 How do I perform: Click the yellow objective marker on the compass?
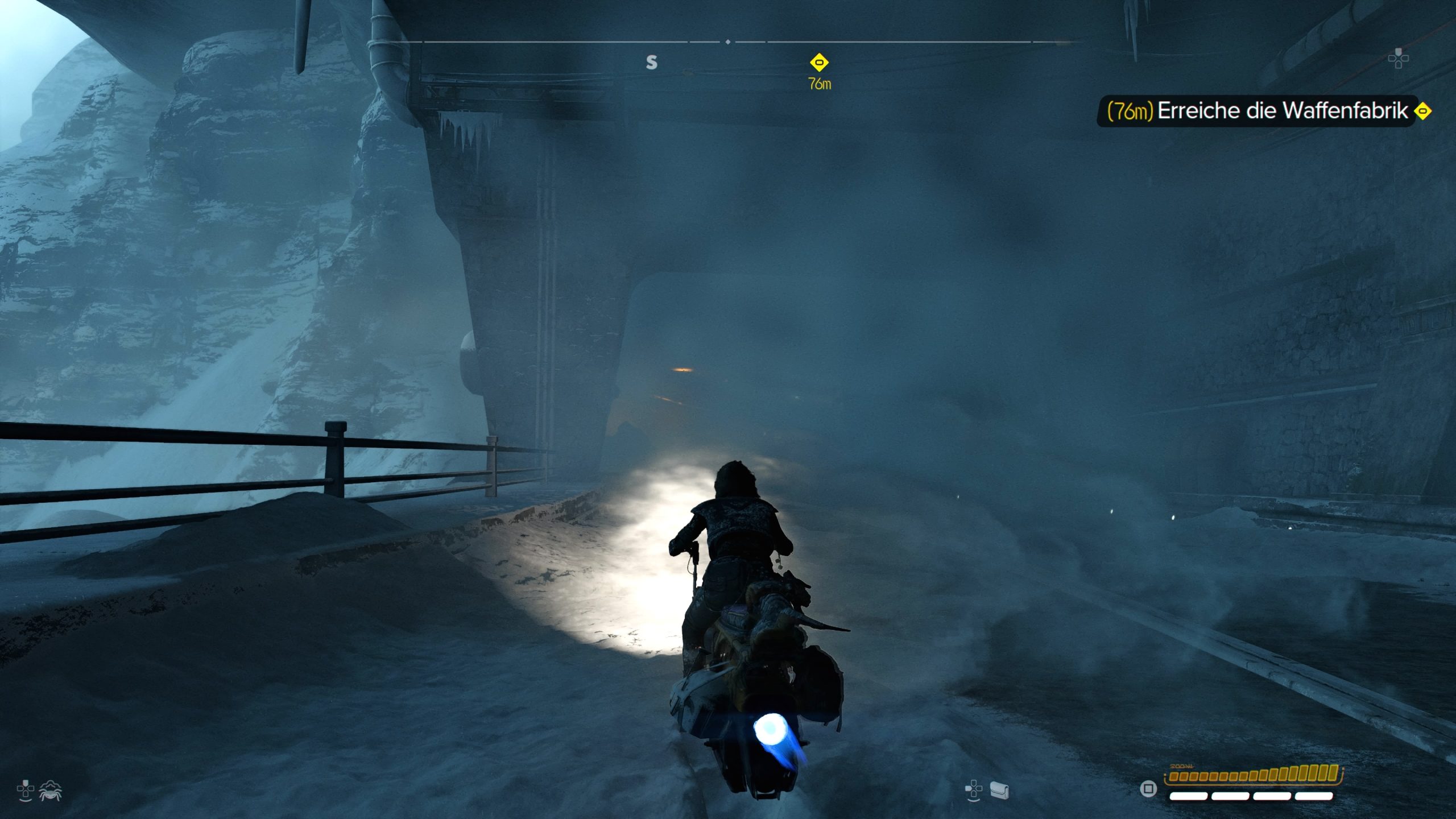819,62
